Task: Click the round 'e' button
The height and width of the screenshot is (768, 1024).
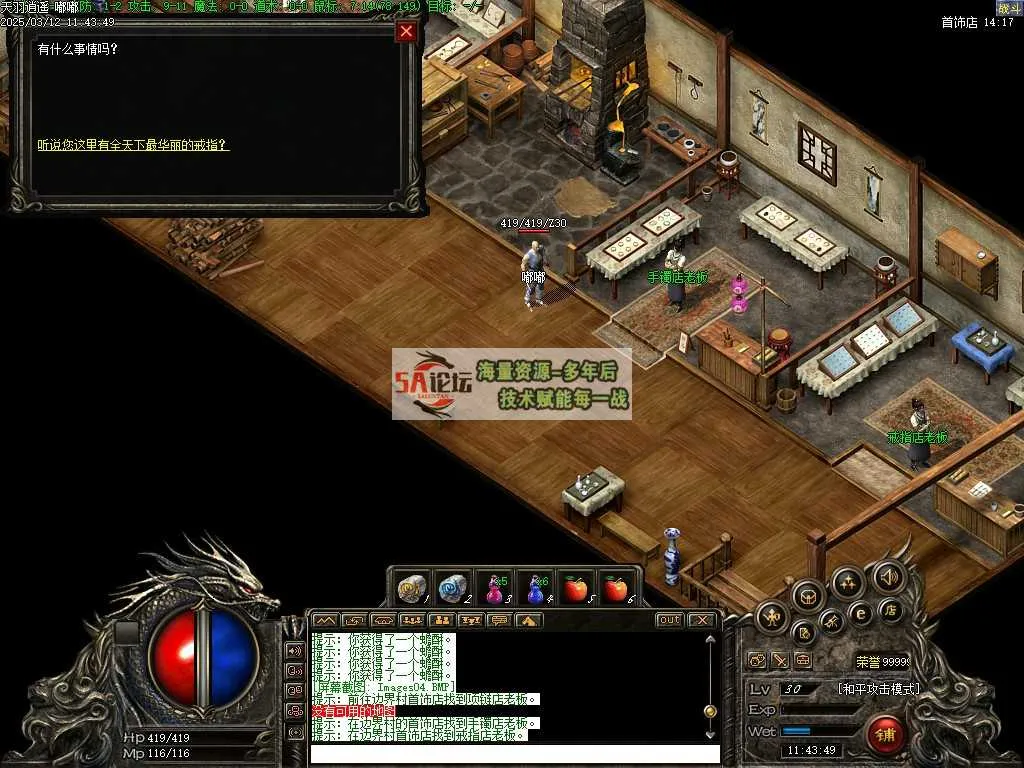Action: click(x=859, y=613)
